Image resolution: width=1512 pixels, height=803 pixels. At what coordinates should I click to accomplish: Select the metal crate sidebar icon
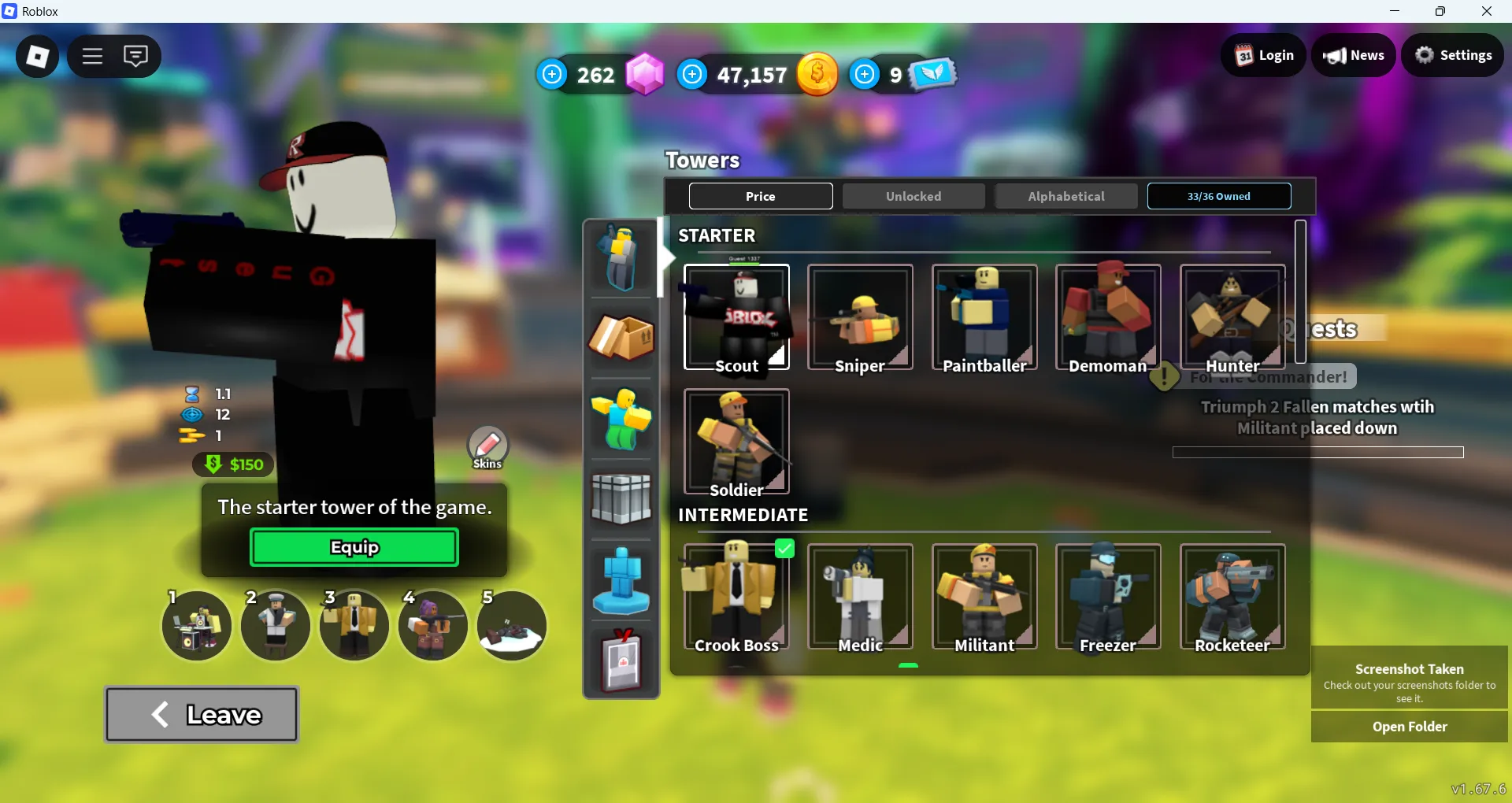click(621, 499)
